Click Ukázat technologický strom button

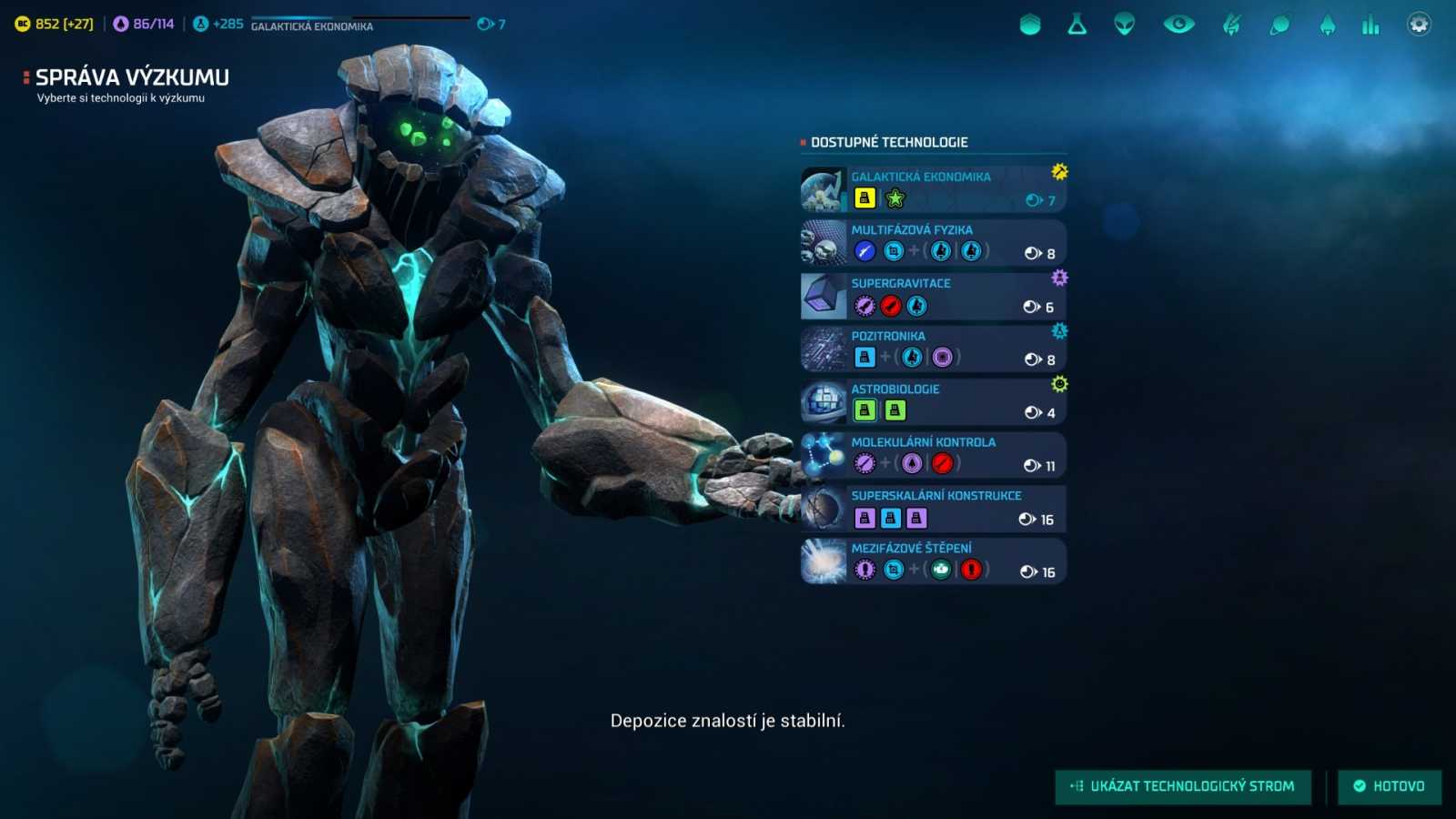point(1183,786)
